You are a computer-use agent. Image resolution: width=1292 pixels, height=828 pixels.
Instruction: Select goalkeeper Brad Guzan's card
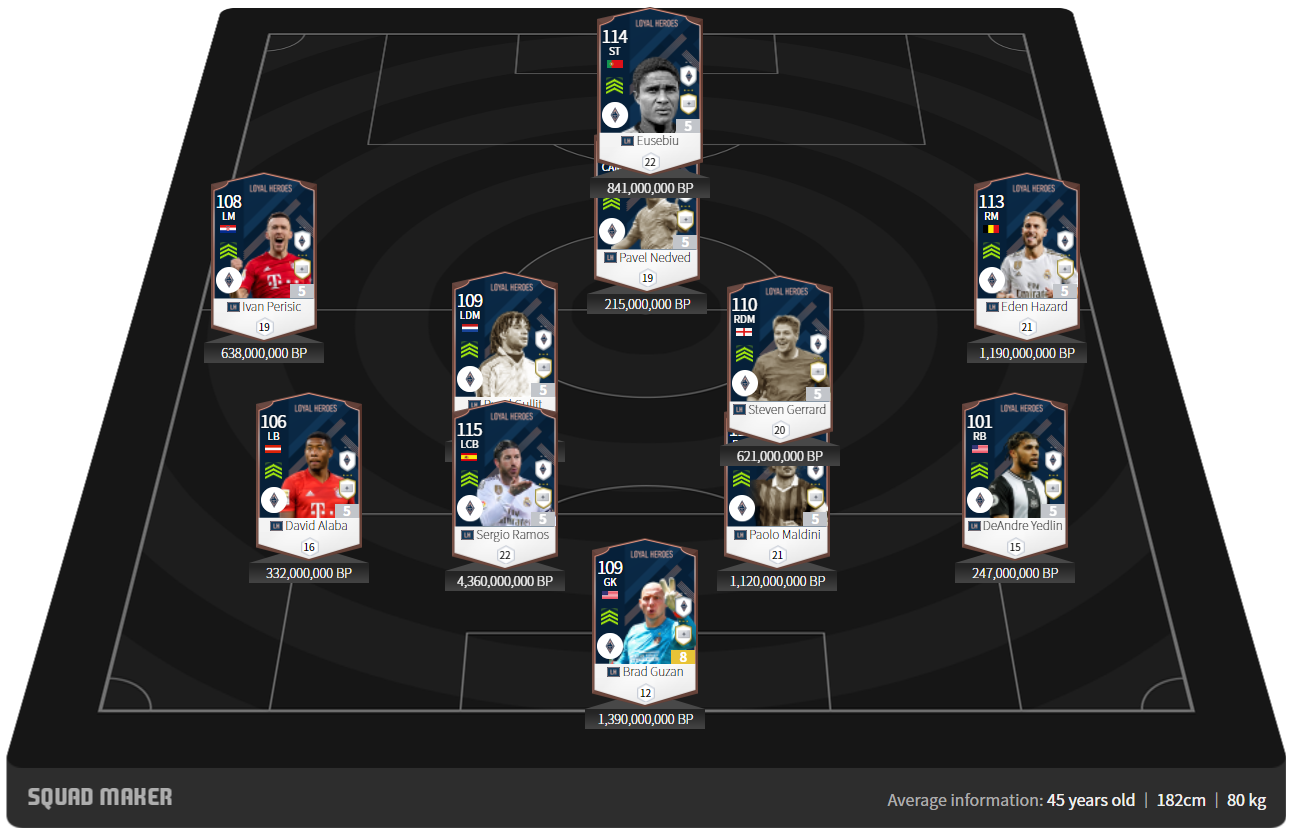(x=645, y=615)
